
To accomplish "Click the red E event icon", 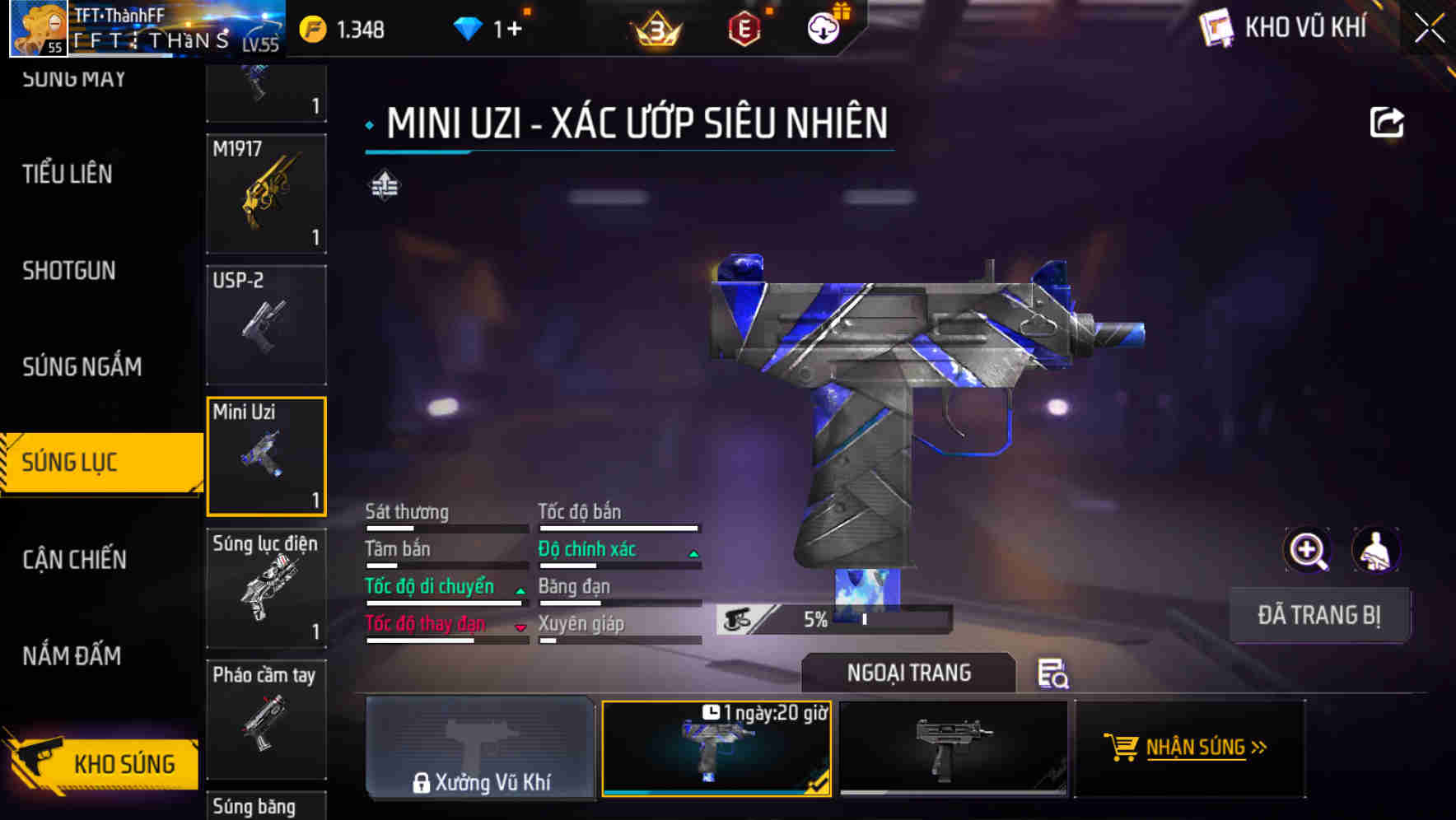I will [744, 27].
